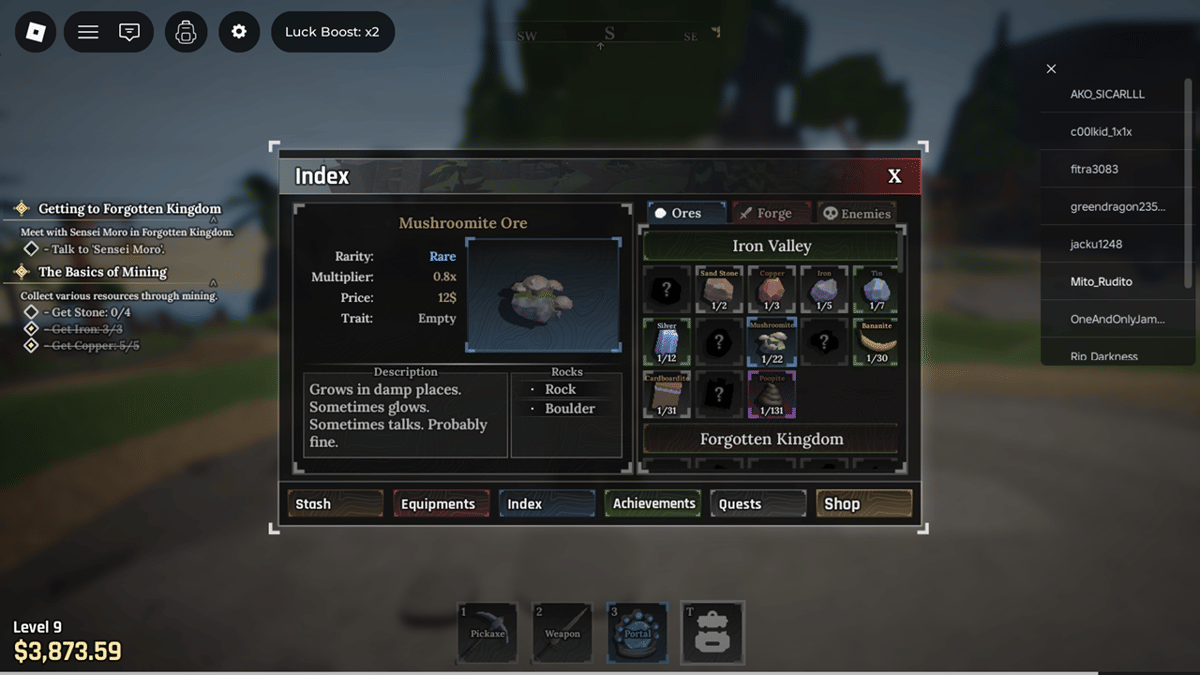Select the Sand Stone ore entry
The image size is (1200, 675).
719,290
